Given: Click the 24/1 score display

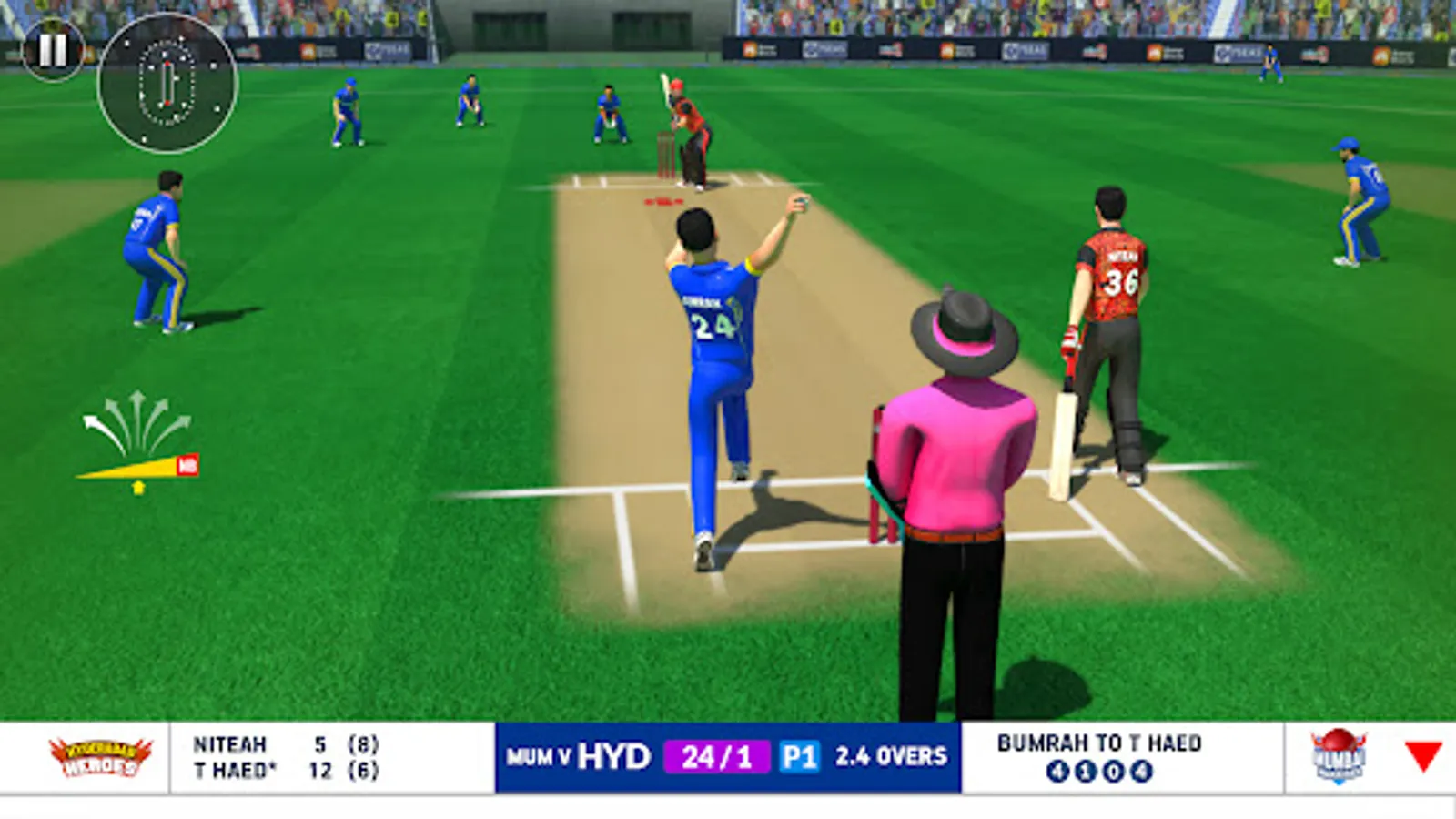Looking at the screenshot, I should pyautogui.click(x=715, y=754).
